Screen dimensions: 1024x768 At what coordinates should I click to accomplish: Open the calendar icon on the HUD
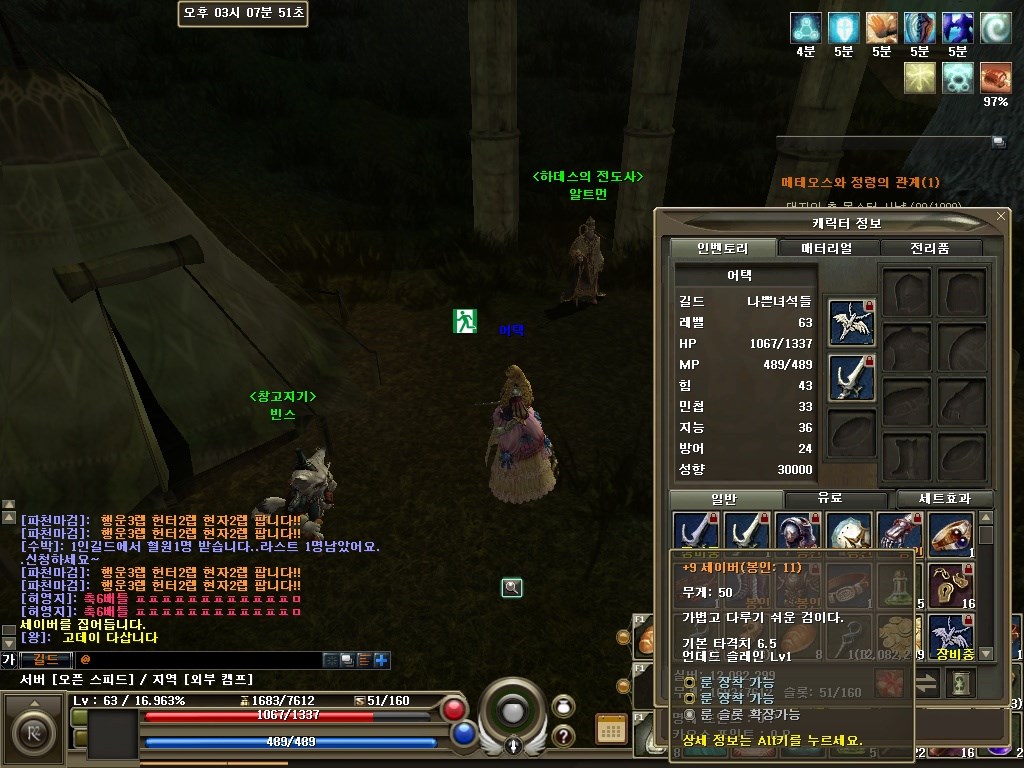tap(611, 731)
